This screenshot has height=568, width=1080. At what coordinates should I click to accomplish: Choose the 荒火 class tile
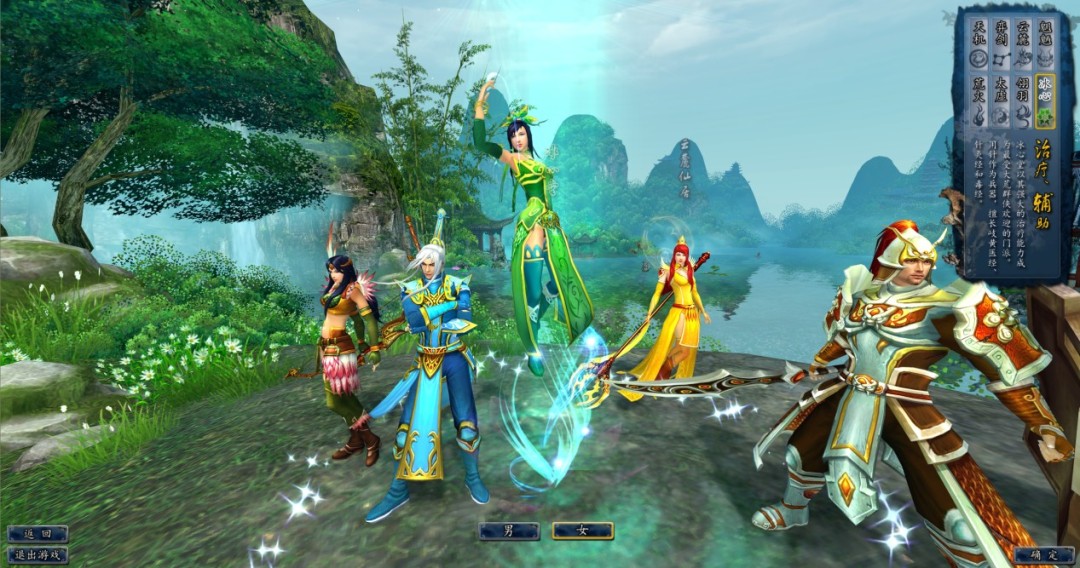(x=978, y=102)
